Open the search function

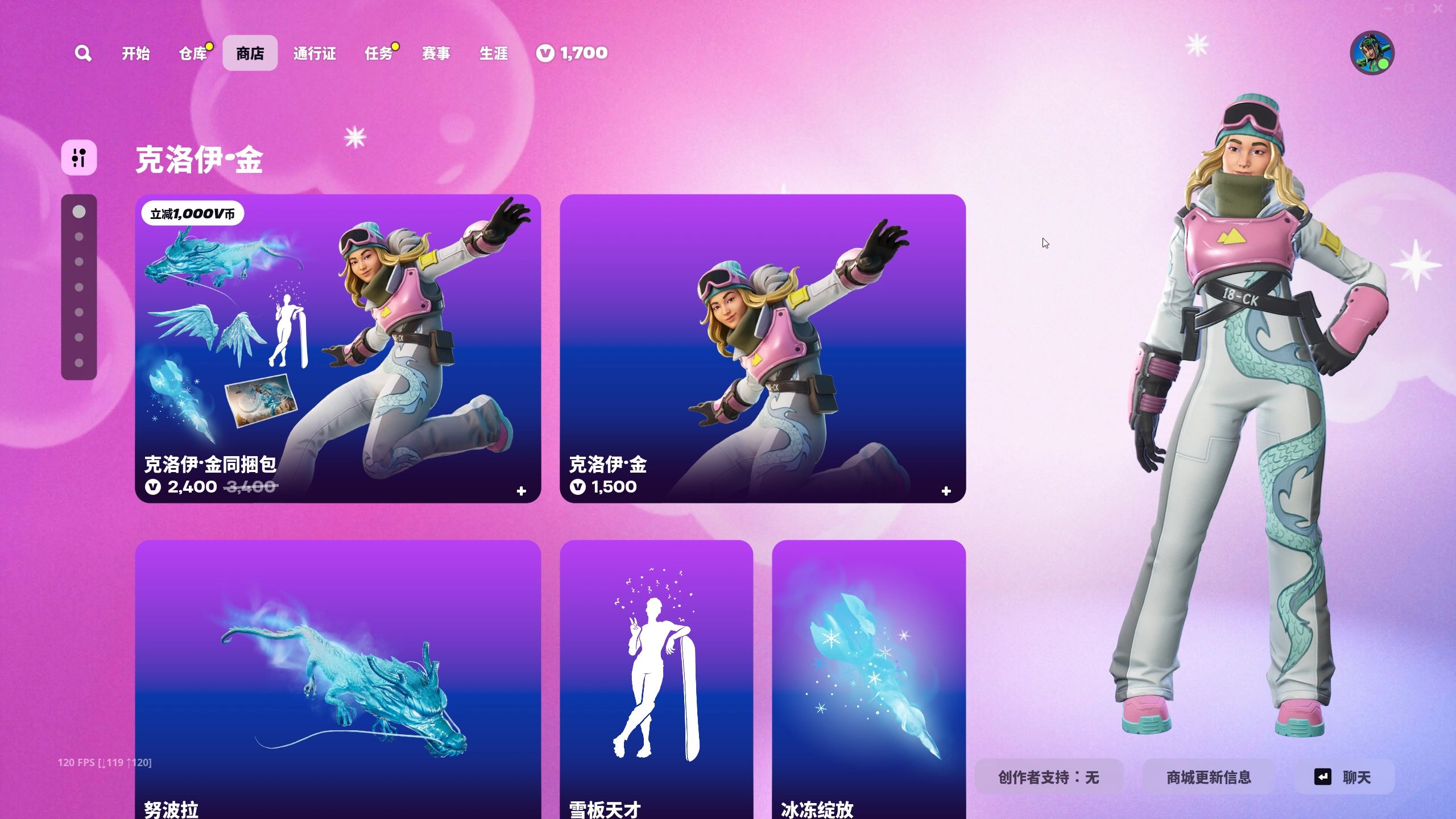83,52
